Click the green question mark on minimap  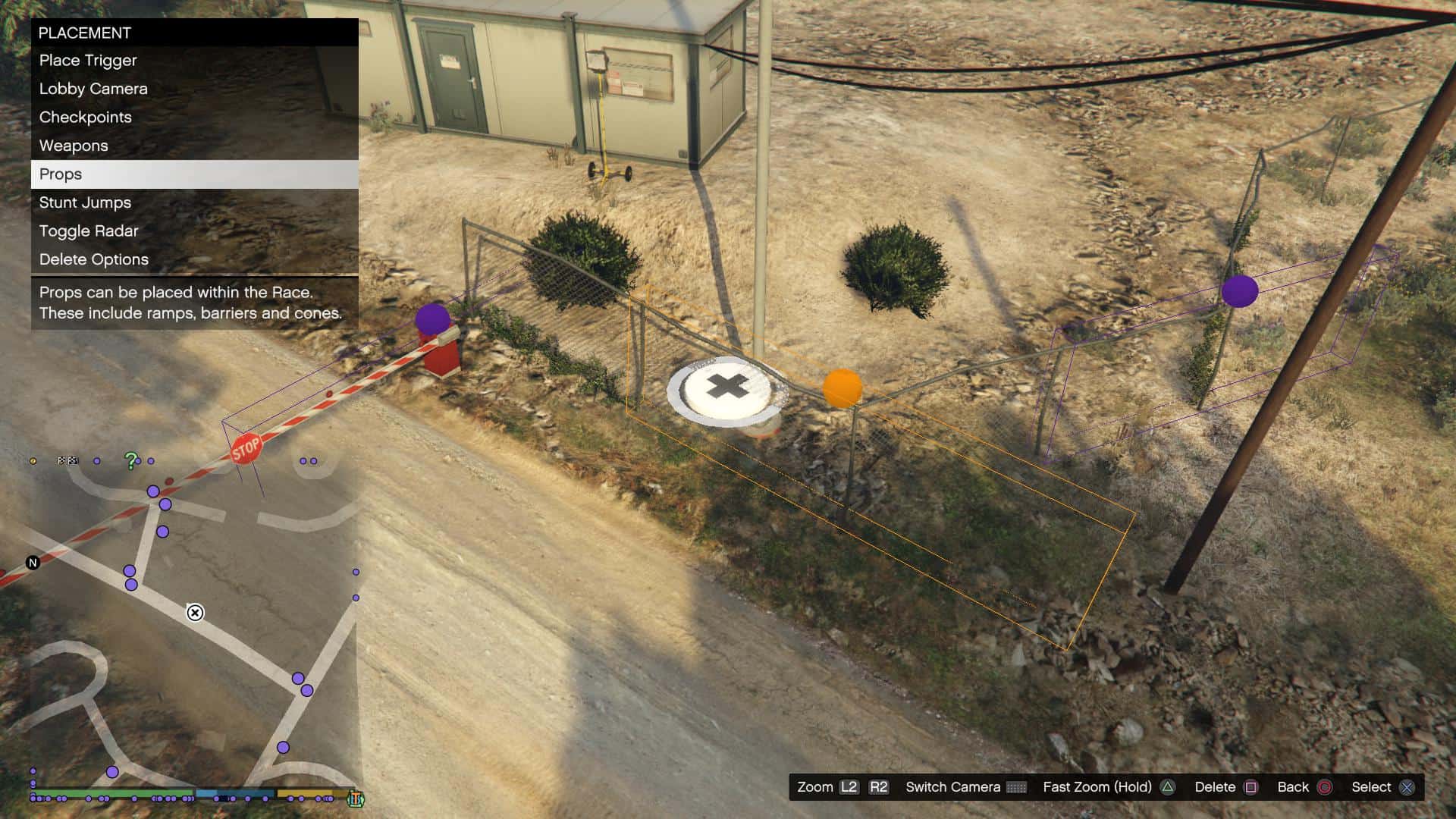[131, 460]
